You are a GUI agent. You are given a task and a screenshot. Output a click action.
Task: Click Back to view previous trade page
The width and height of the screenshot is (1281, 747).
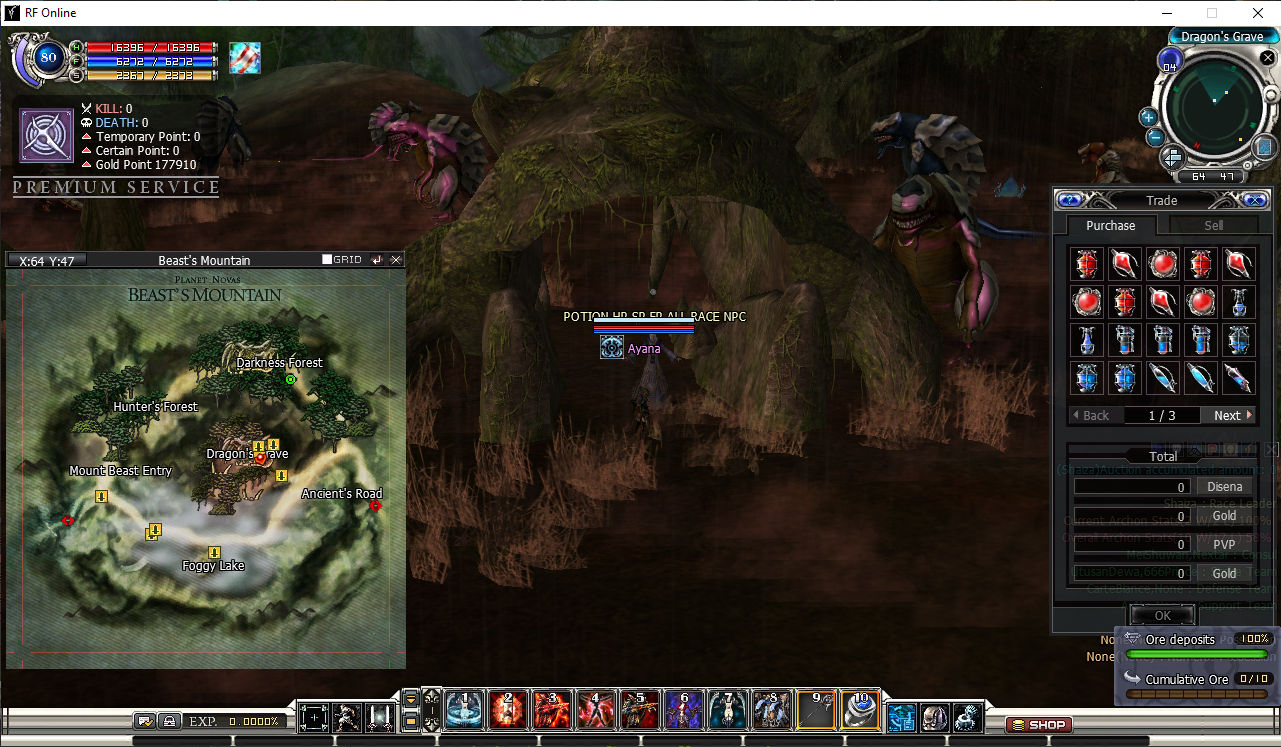(x=1094, y=415)
